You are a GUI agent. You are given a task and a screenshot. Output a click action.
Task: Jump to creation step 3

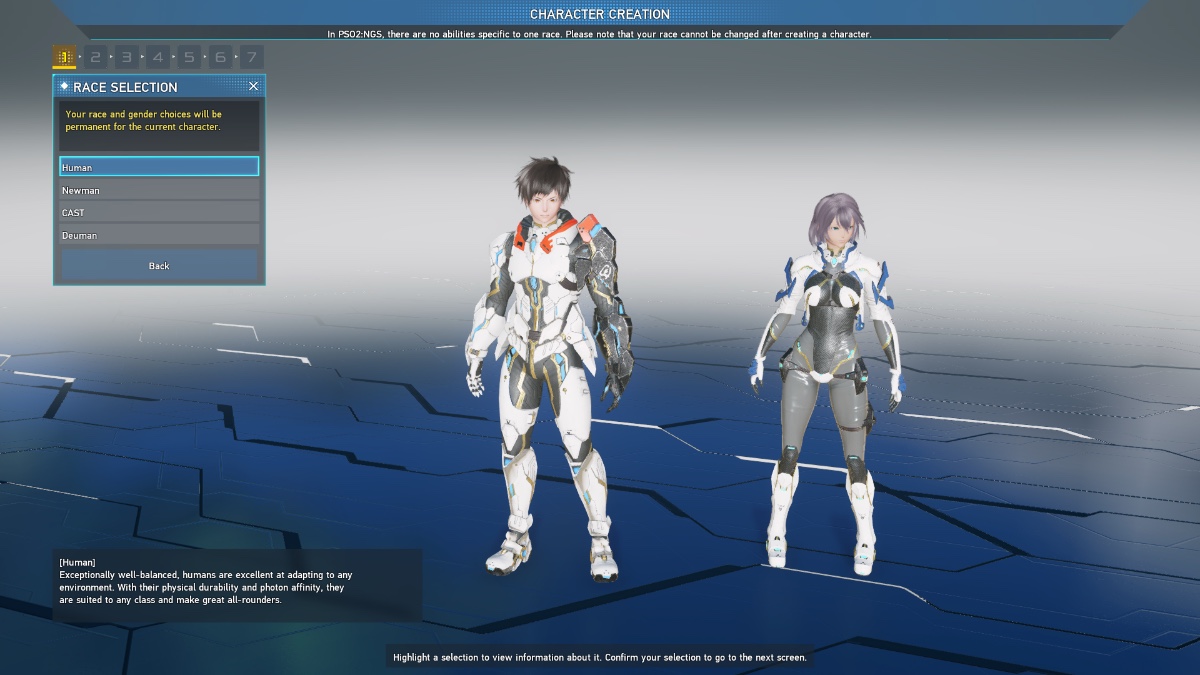tap(127, 57)
